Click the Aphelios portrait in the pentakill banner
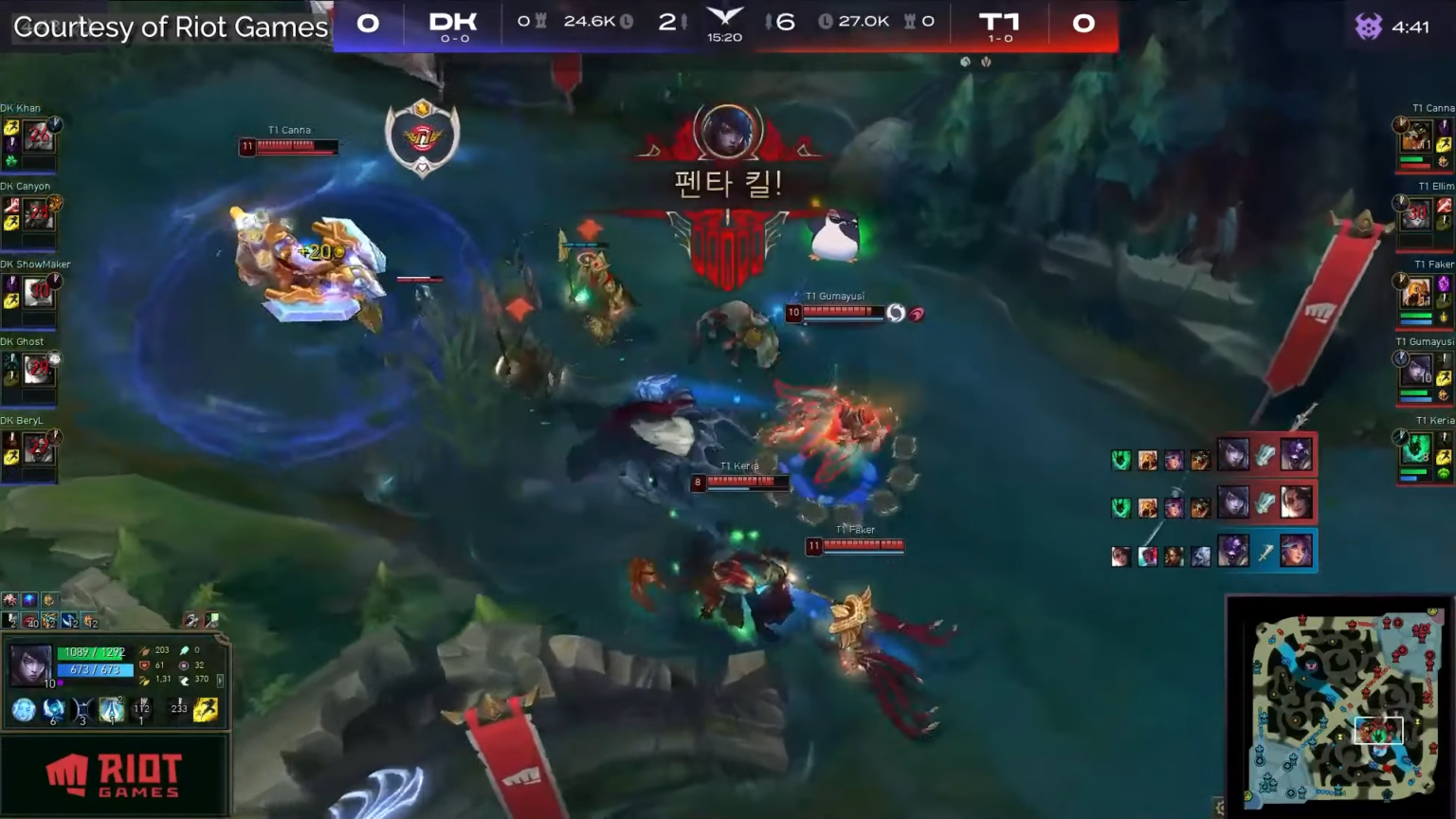The height and width of the screenshot is (819, 1456). [x=725, y=133]
